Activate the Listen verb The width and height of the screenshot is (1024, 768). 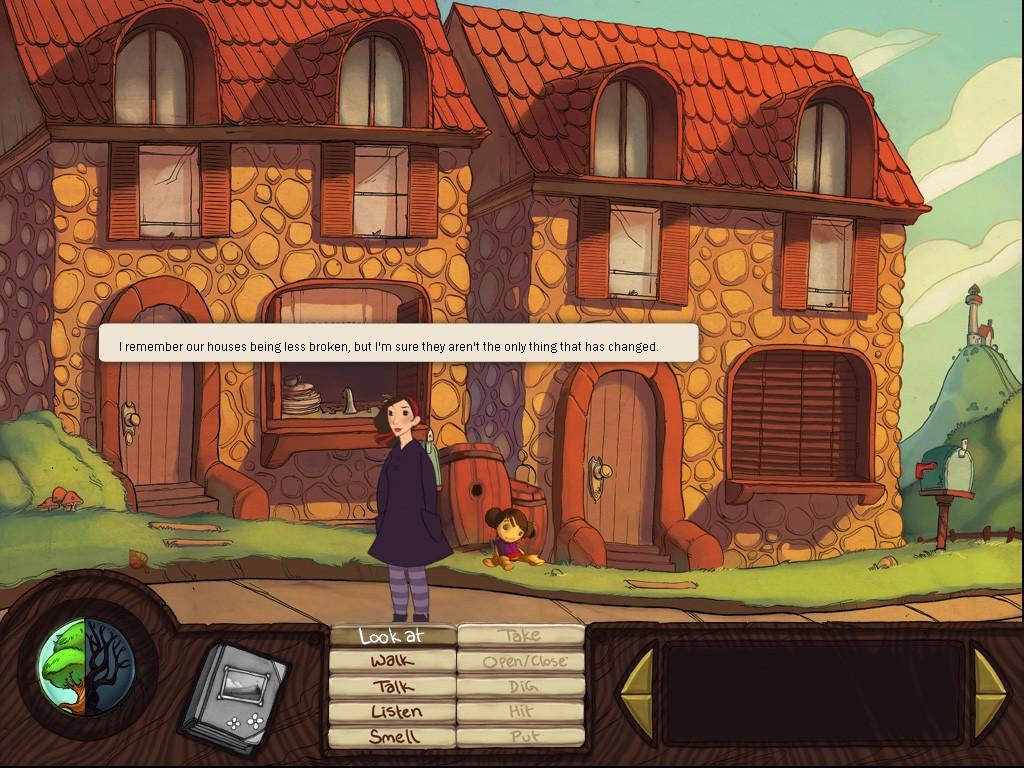392,712
